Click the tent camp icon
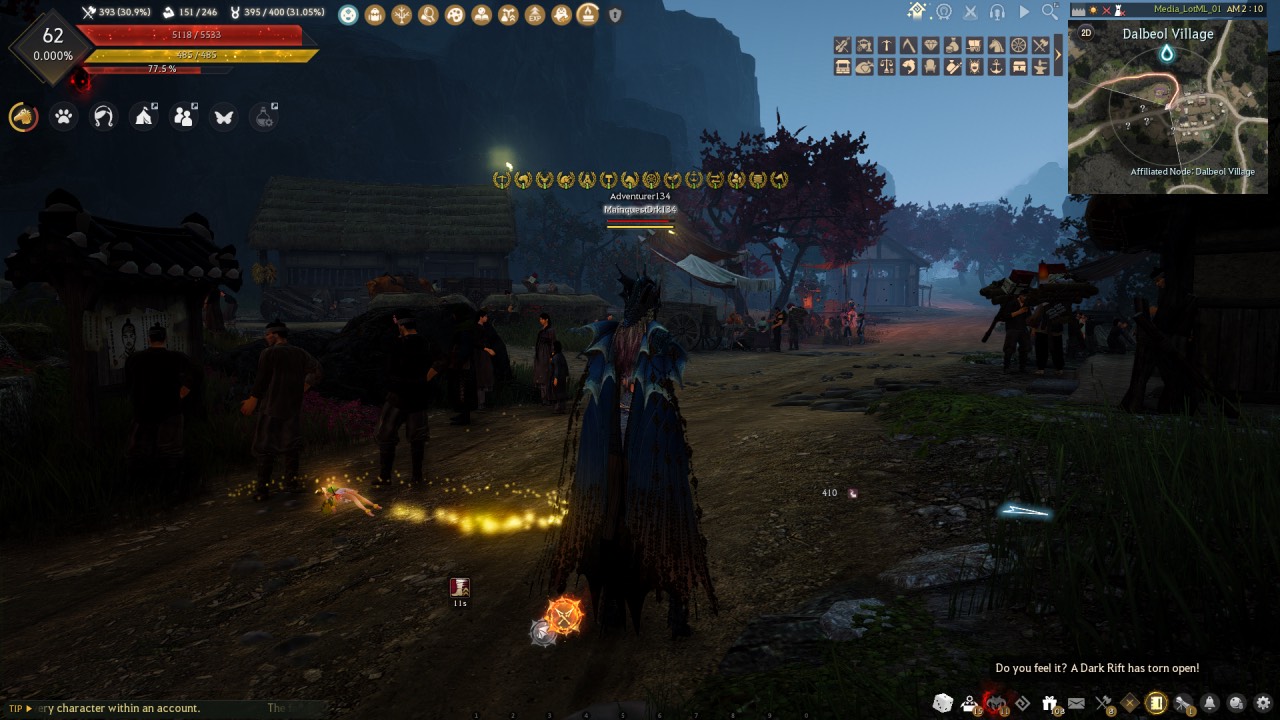This screenshot has width=1280, height=720. tap(144, 117)
